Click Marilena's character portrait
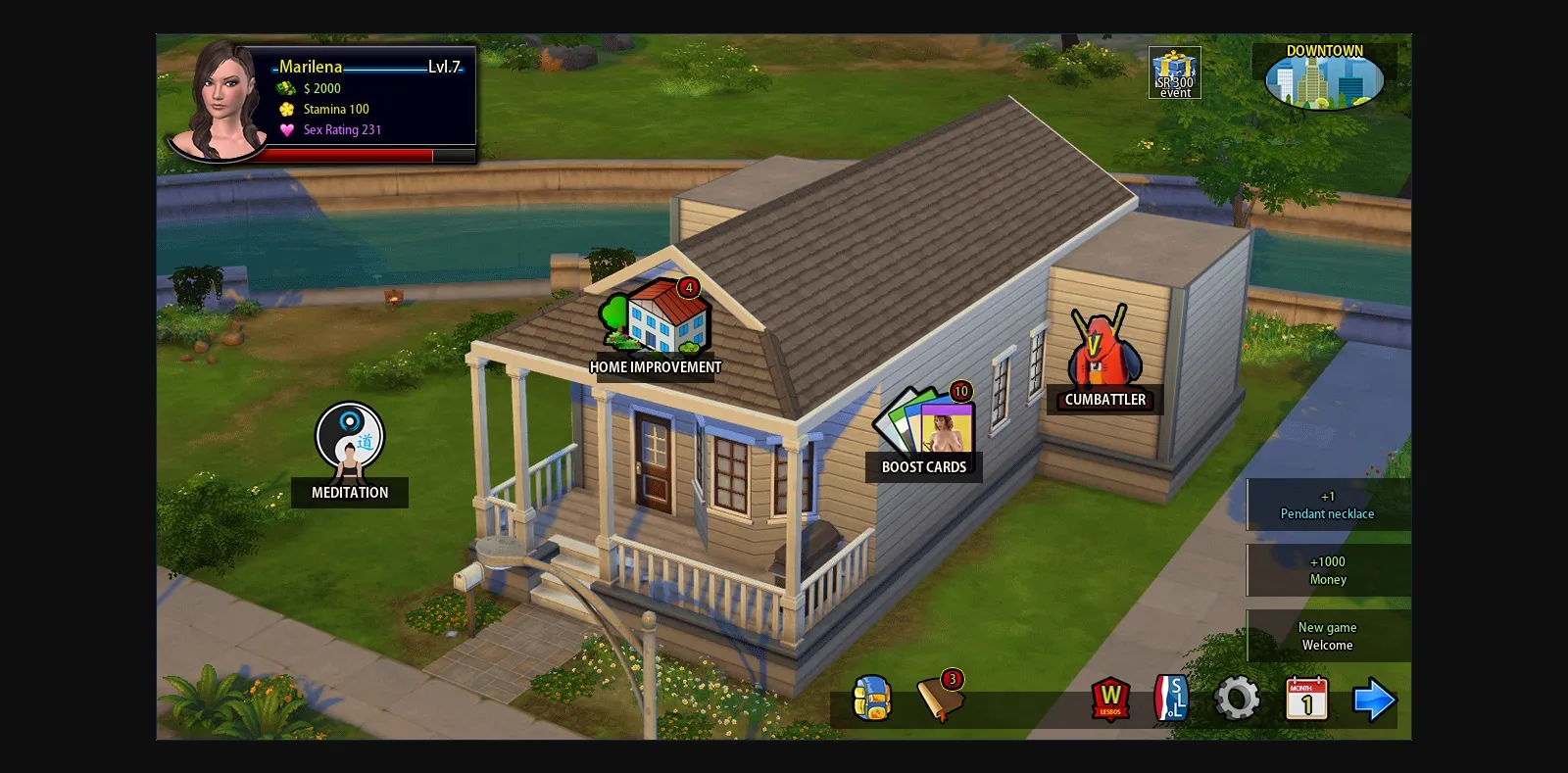This screenshot has height=773, width=1568. click(x=220, y=98)
